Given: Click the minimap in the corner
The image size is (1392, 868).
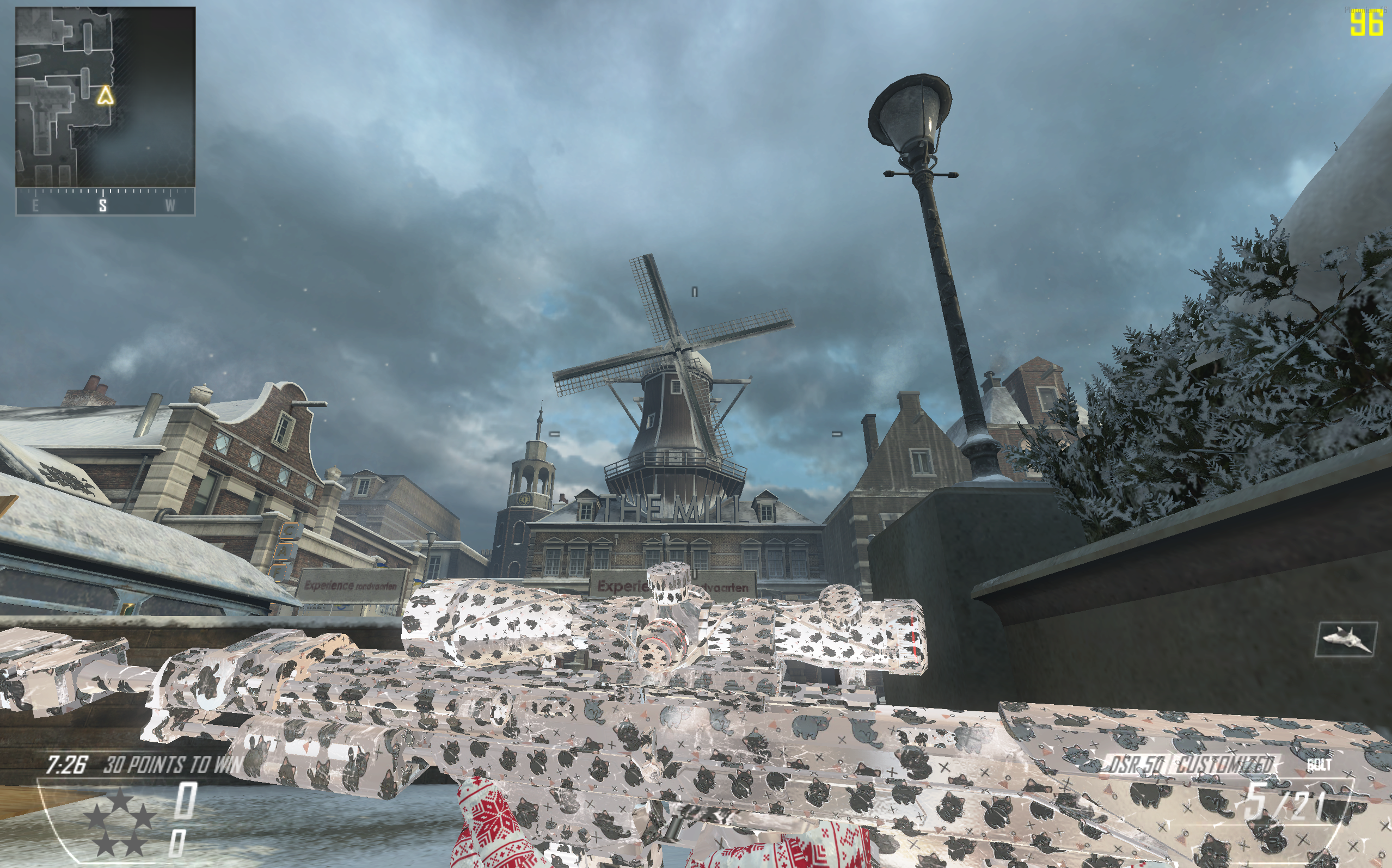Looking at the screenshot, I should coord(105,97).
